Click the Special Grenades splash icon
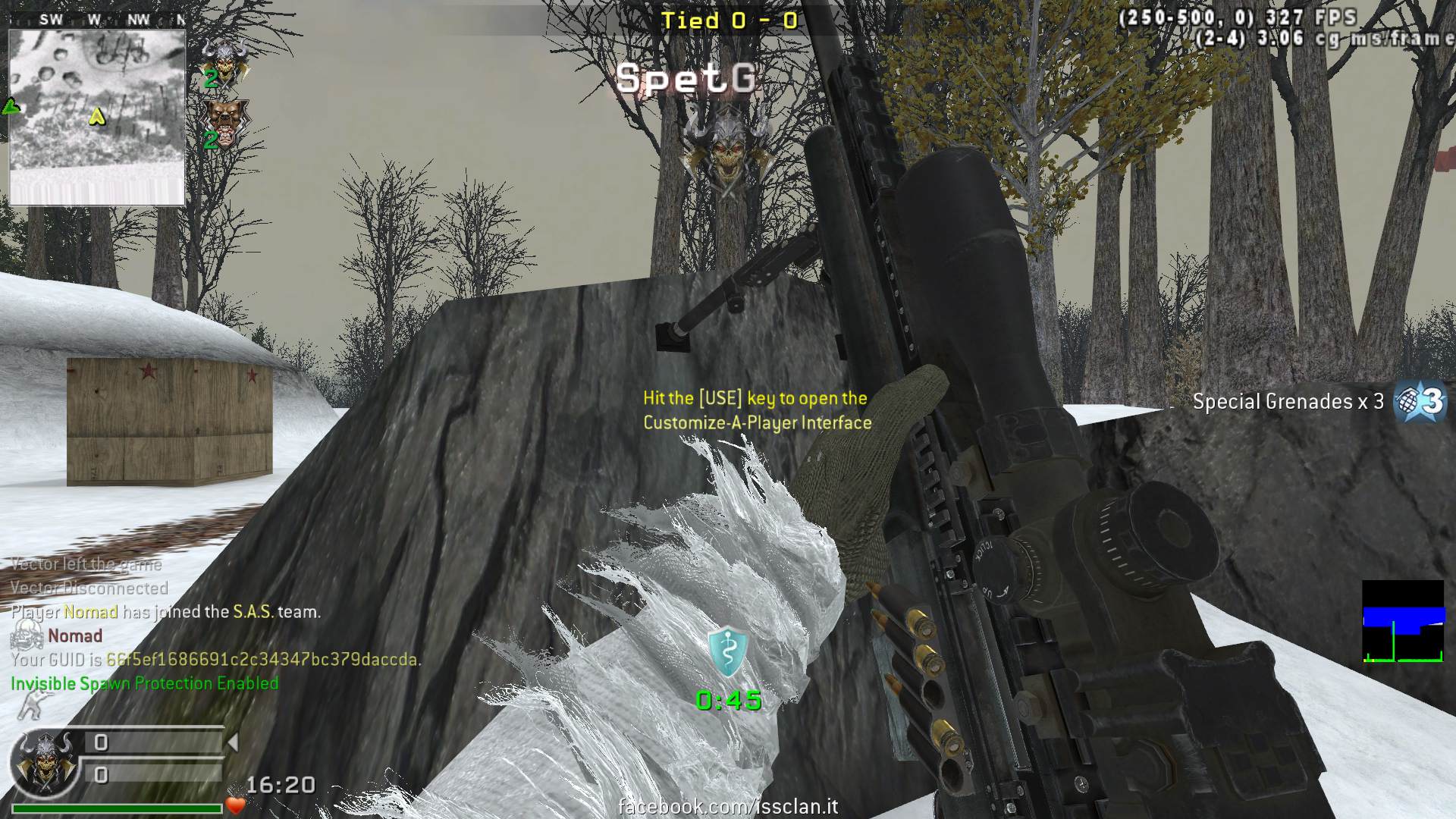This screenshot has height=819, width=1456. click(x=1420, y=400)
